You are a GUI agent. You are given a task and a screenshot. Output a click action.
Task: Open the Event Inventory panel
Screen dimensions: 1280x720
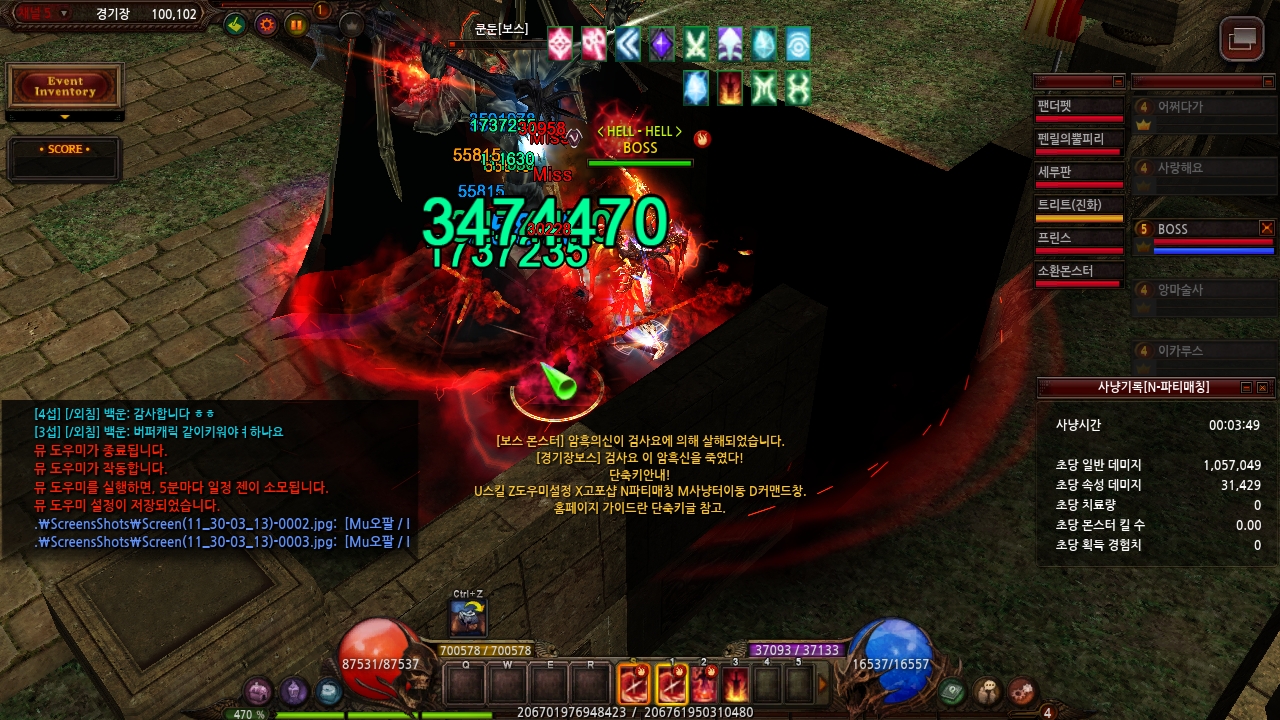pyautogui.click(x=65, y=87)
